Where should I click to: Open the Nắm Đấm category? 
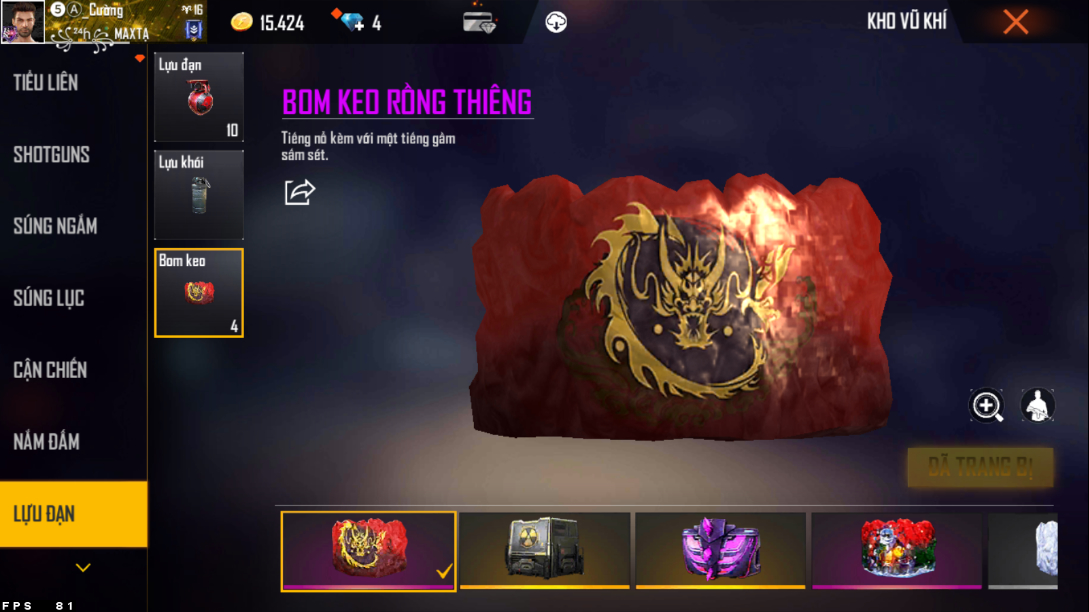click(x=47, y=442)
